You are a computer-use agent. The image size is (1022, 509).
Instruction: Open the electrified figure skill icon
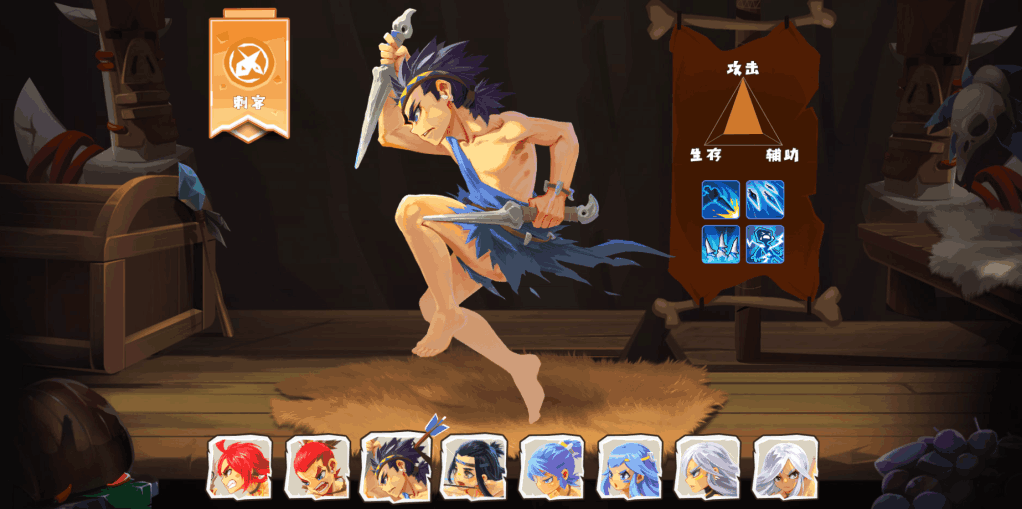pyautogui.click(x=765, y=244)
